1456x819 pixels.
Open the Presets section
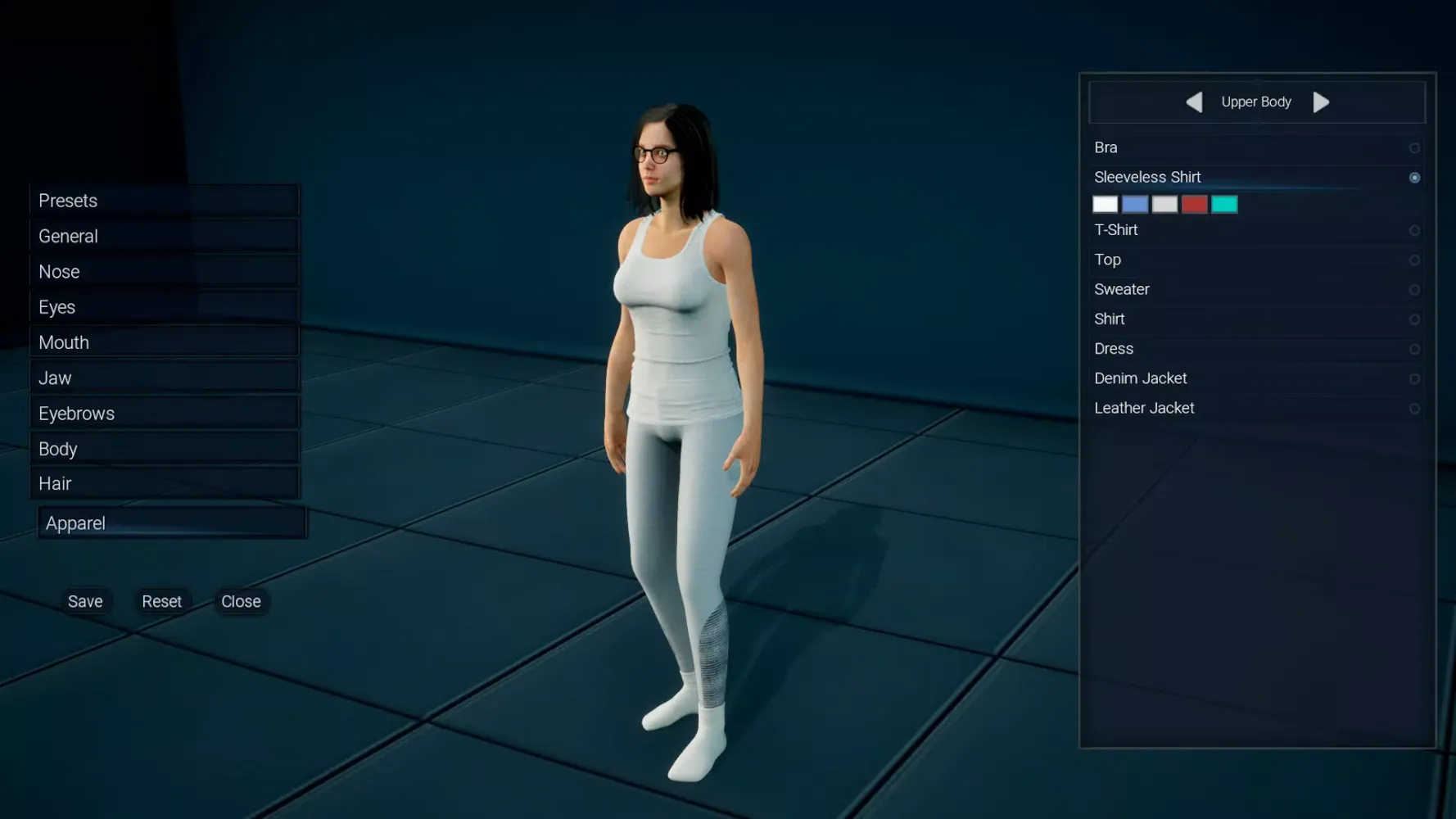164,200
